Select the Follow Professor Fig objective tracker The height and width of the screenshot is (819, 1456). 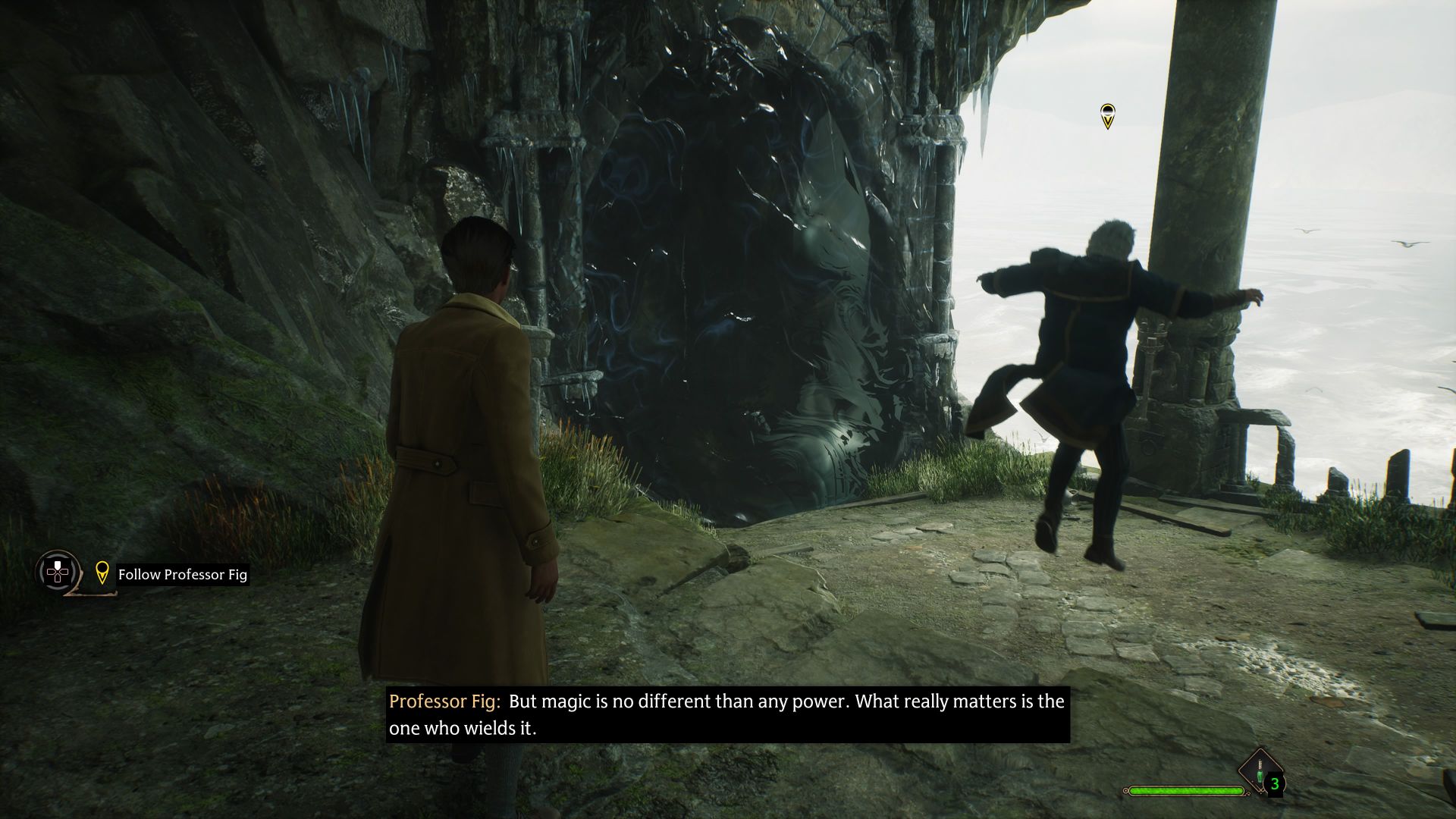[182, 575]
